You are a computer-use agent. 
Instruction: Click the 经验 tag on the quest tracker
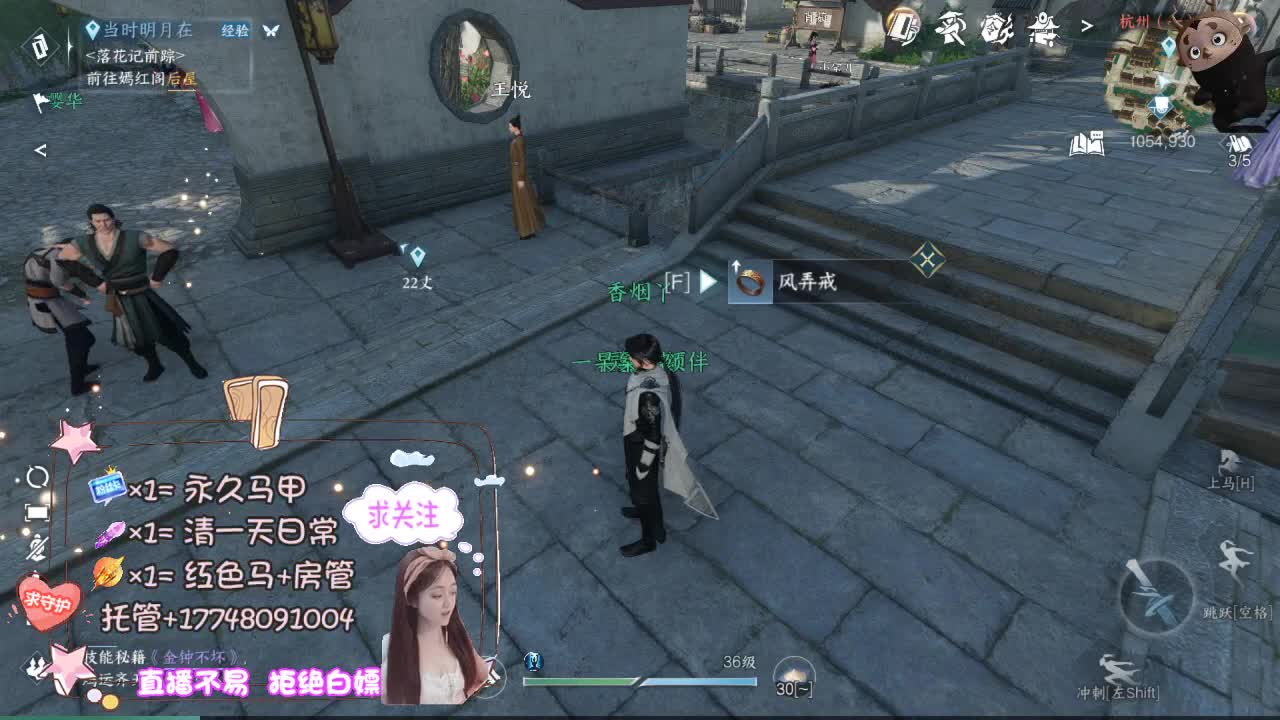236,31
